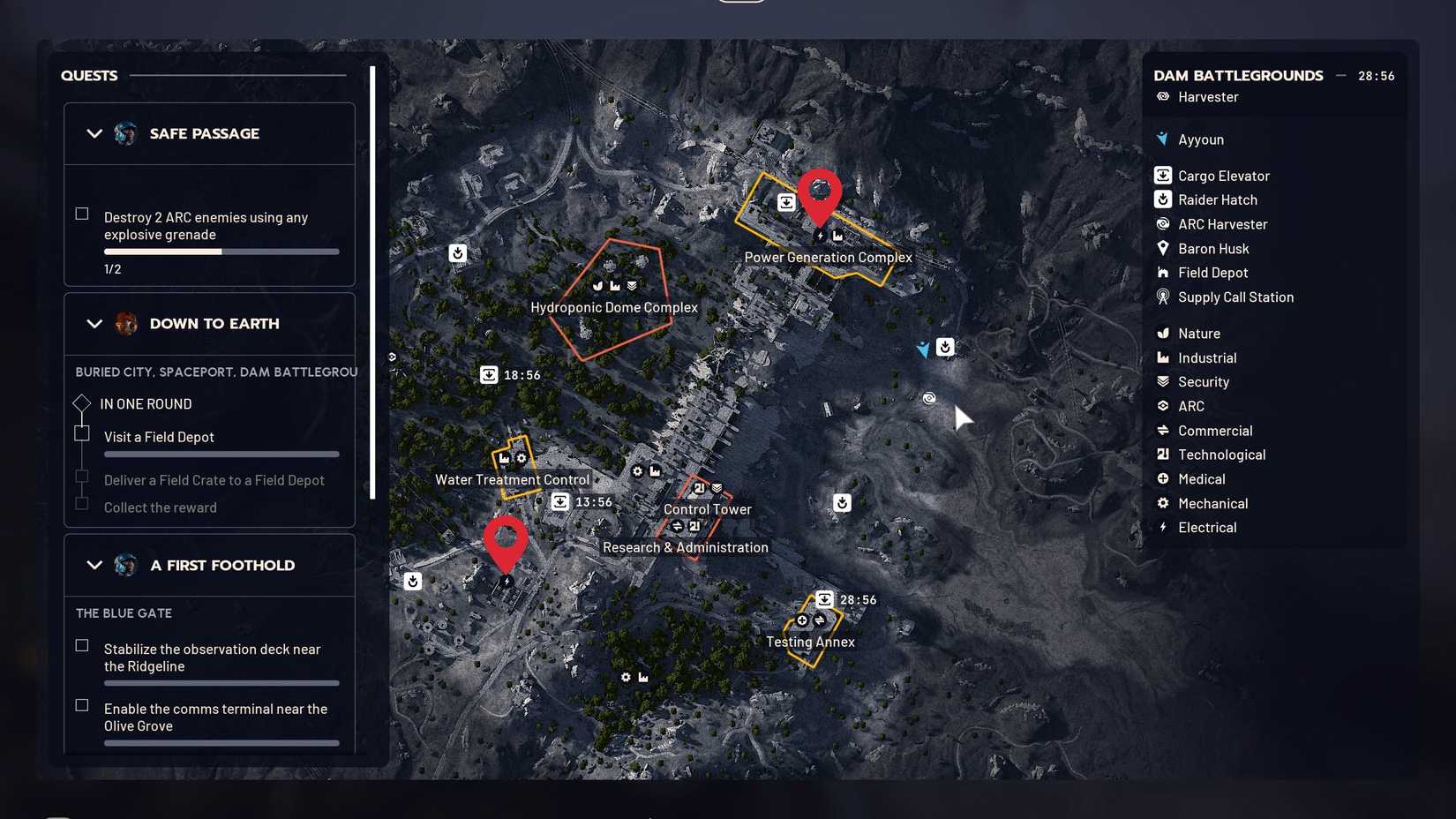Screen dimensions: 1456x819
Task: Collapse the A FIRST FOOTHOLD quest
Action: pos(94,565)
